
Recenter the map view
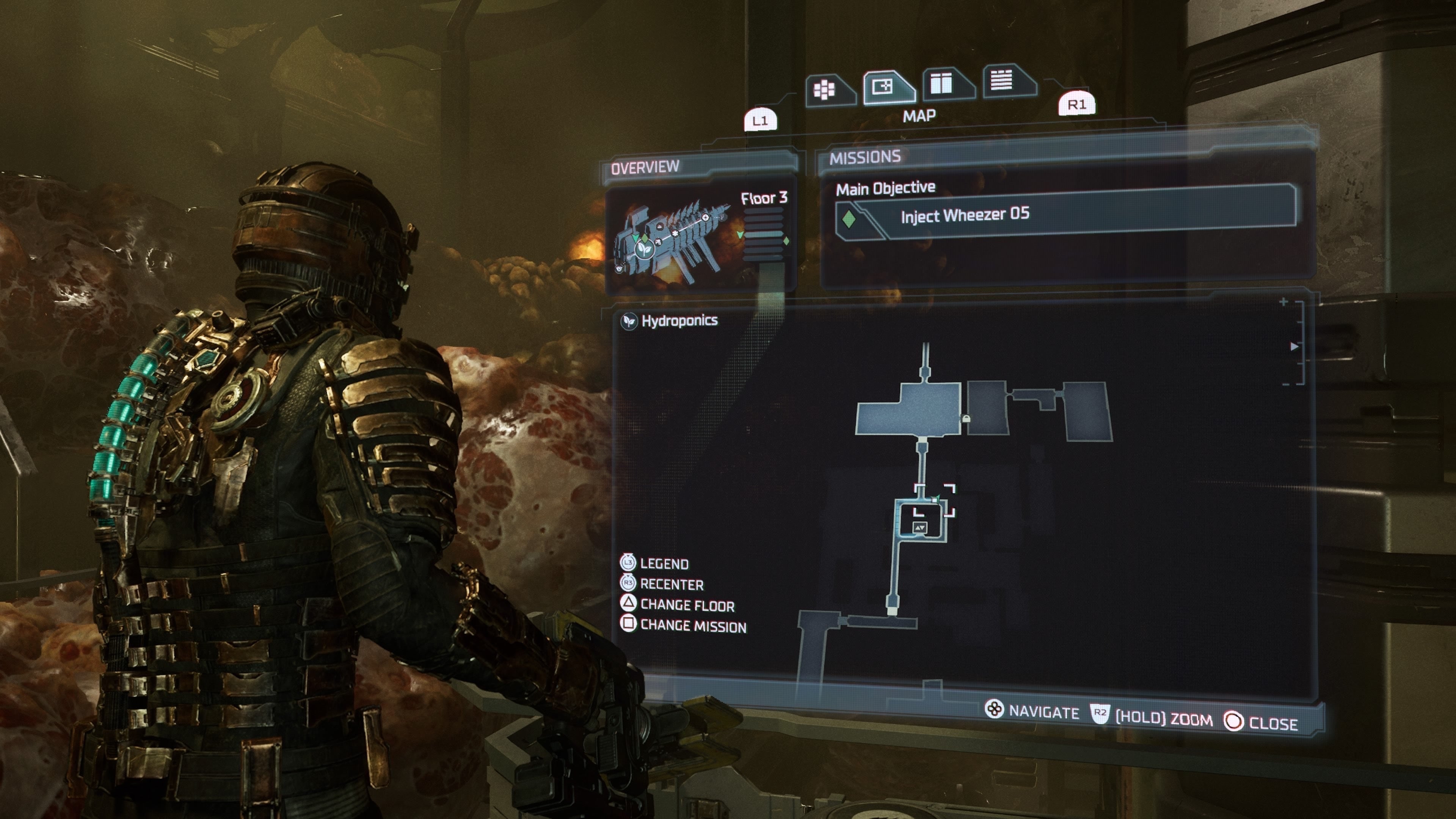pos(671,584)
